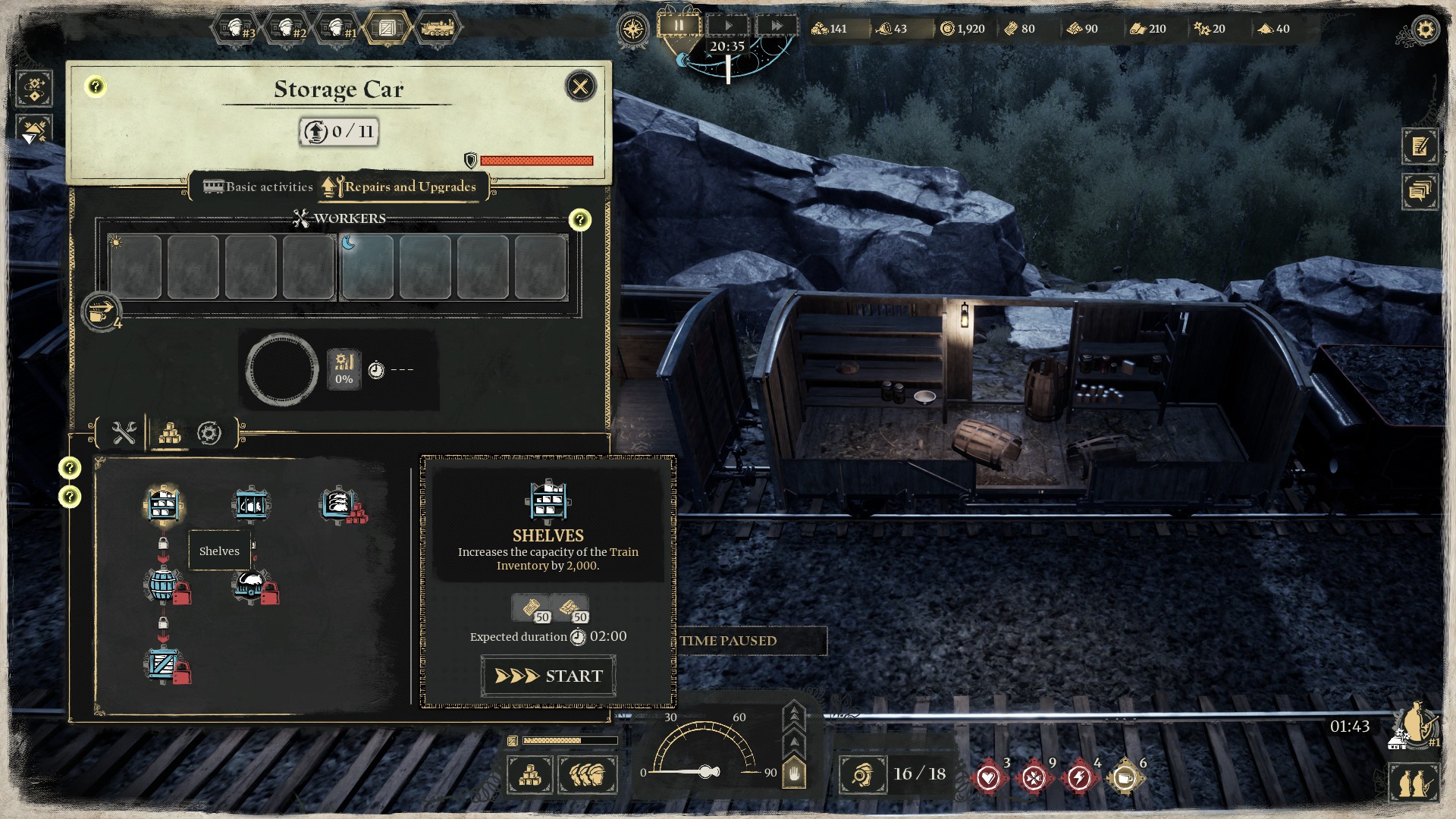This screenshot has width=1456, height=819.
Task: Open the compass map button
Action: point(632,30)
